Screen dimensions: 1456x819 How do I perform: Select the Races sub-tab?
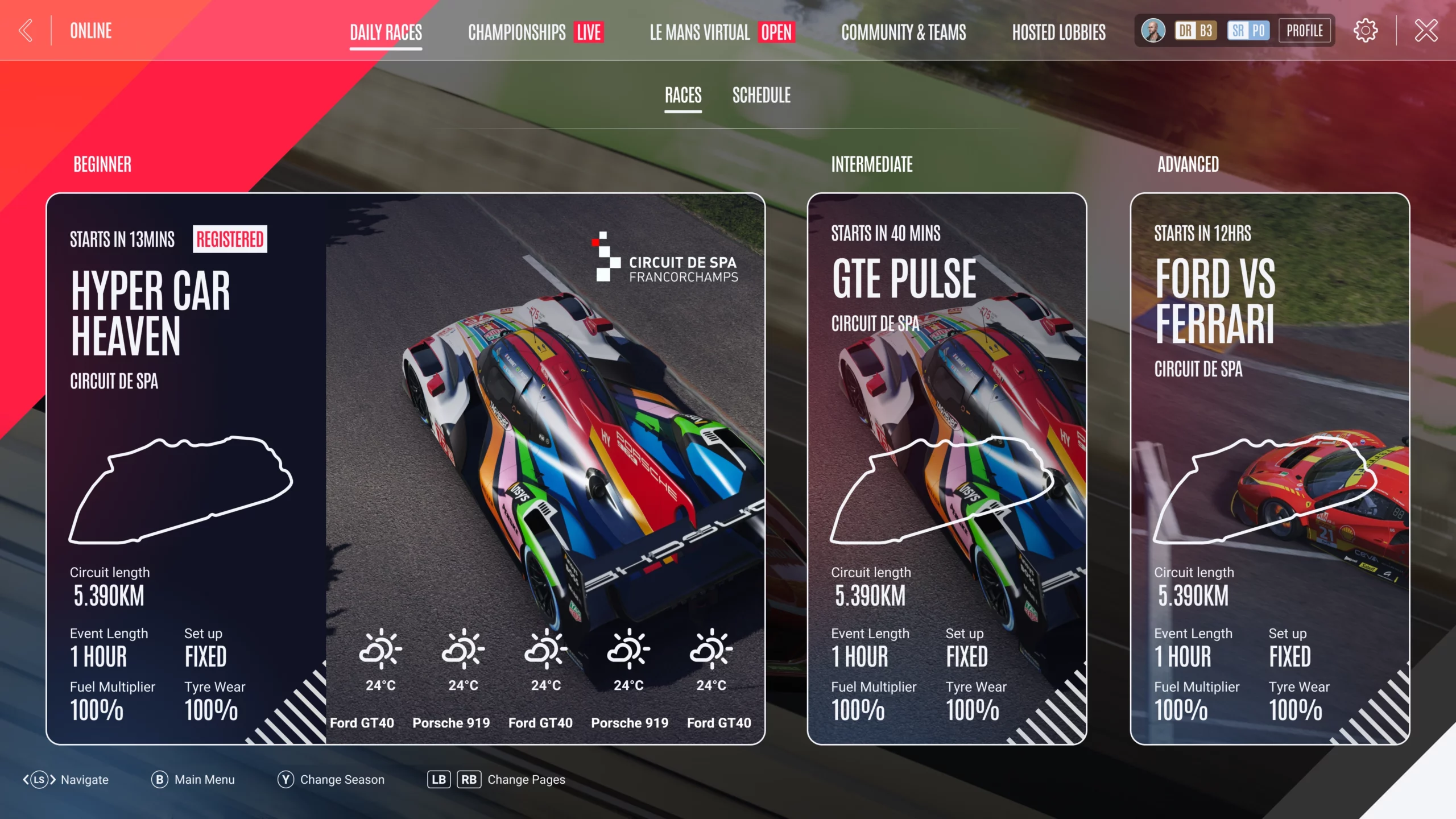click(x=683, y=95)
